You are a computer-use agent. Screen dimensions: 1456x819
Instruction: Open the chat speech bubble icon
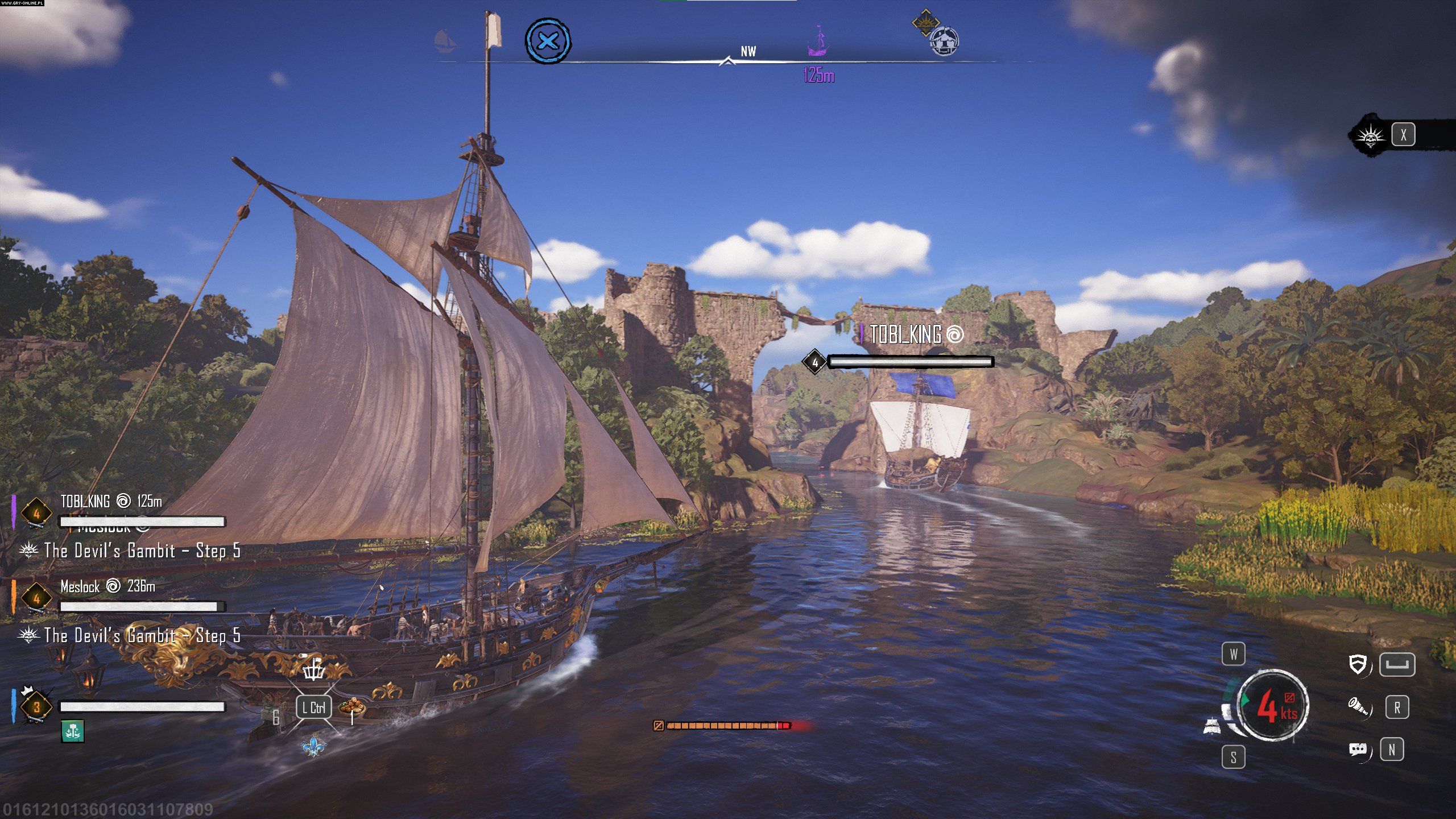coord(1358,750)
